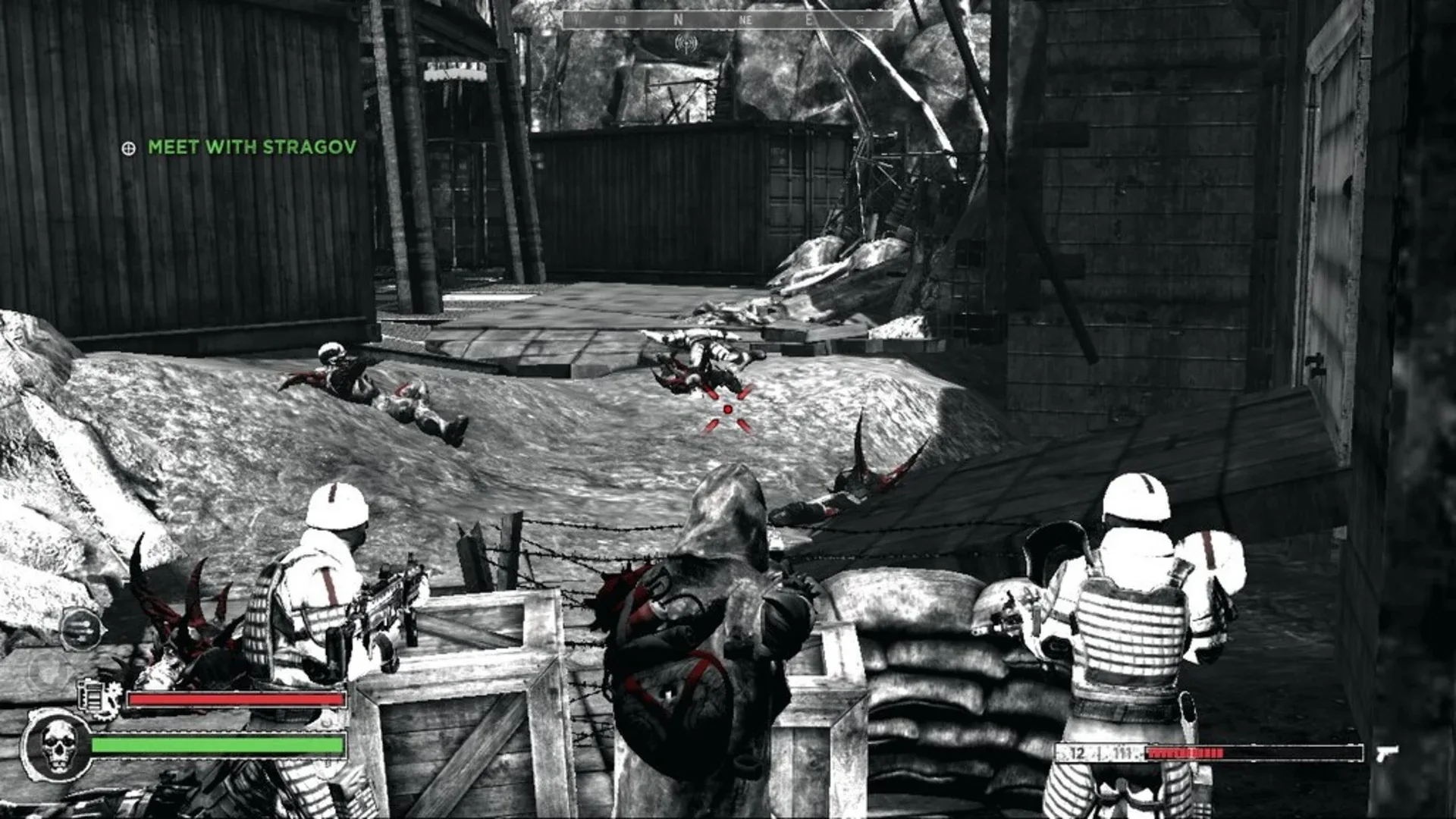1456x819 pixels.
Task: Select the grenade indicator circle on the left
Action: tap(81, 629)
